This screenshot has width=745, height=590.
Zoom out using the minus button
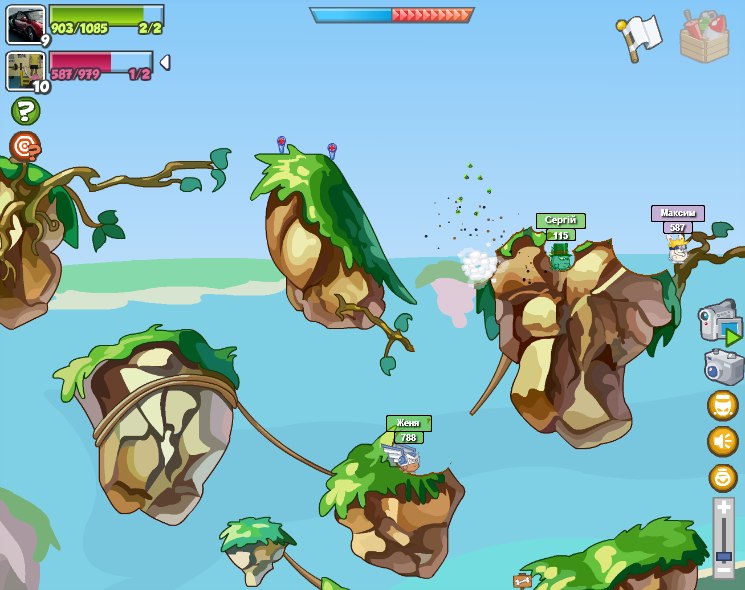(x=723, y=570)
